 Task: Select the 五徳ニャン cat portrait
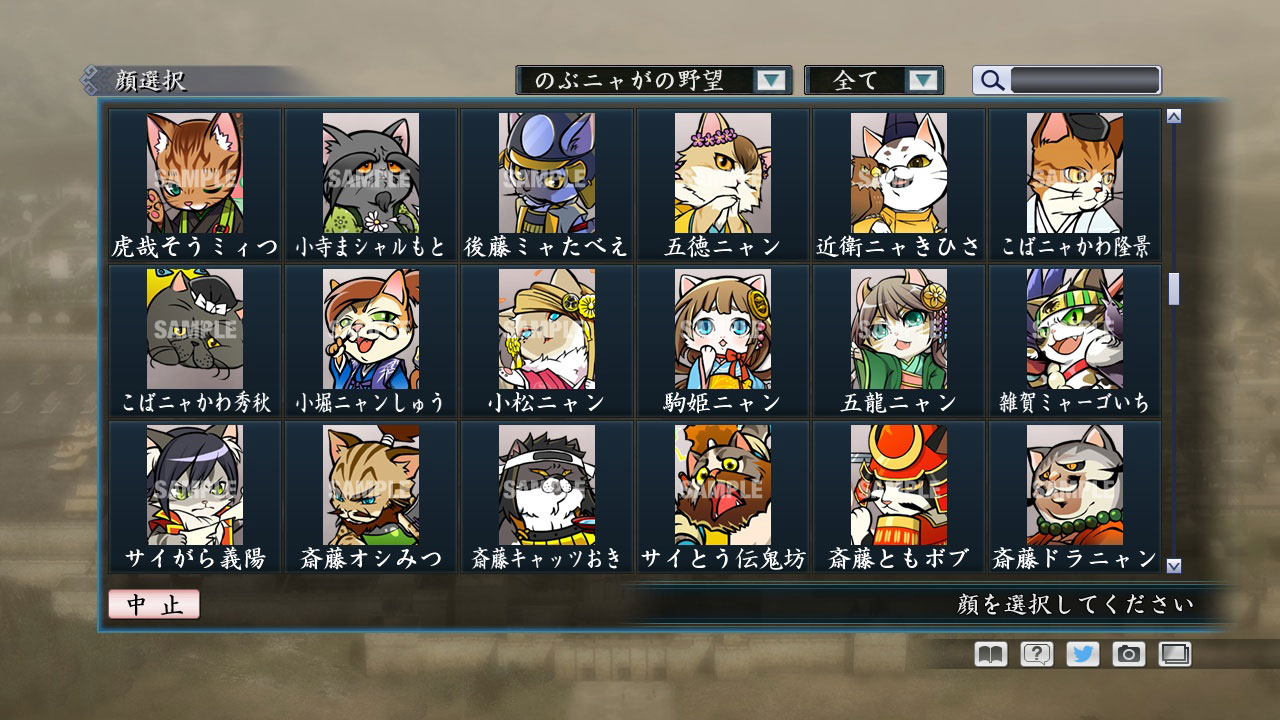point(722,175)
